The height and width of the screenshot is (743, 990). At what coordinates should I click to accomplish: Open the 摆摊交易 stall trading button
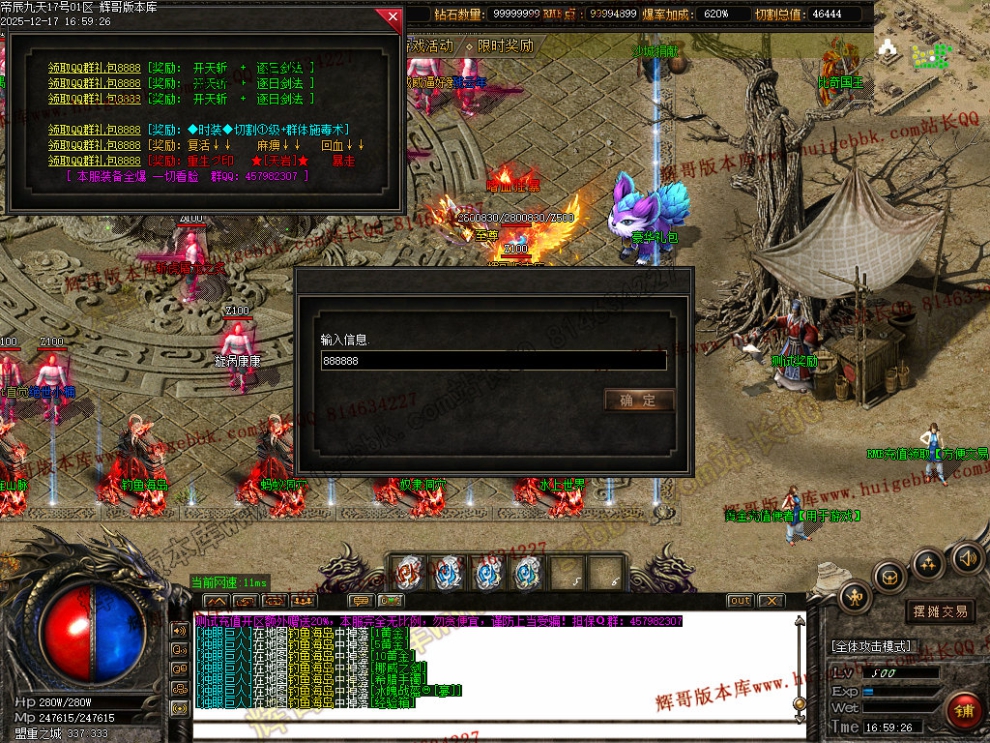940,610
